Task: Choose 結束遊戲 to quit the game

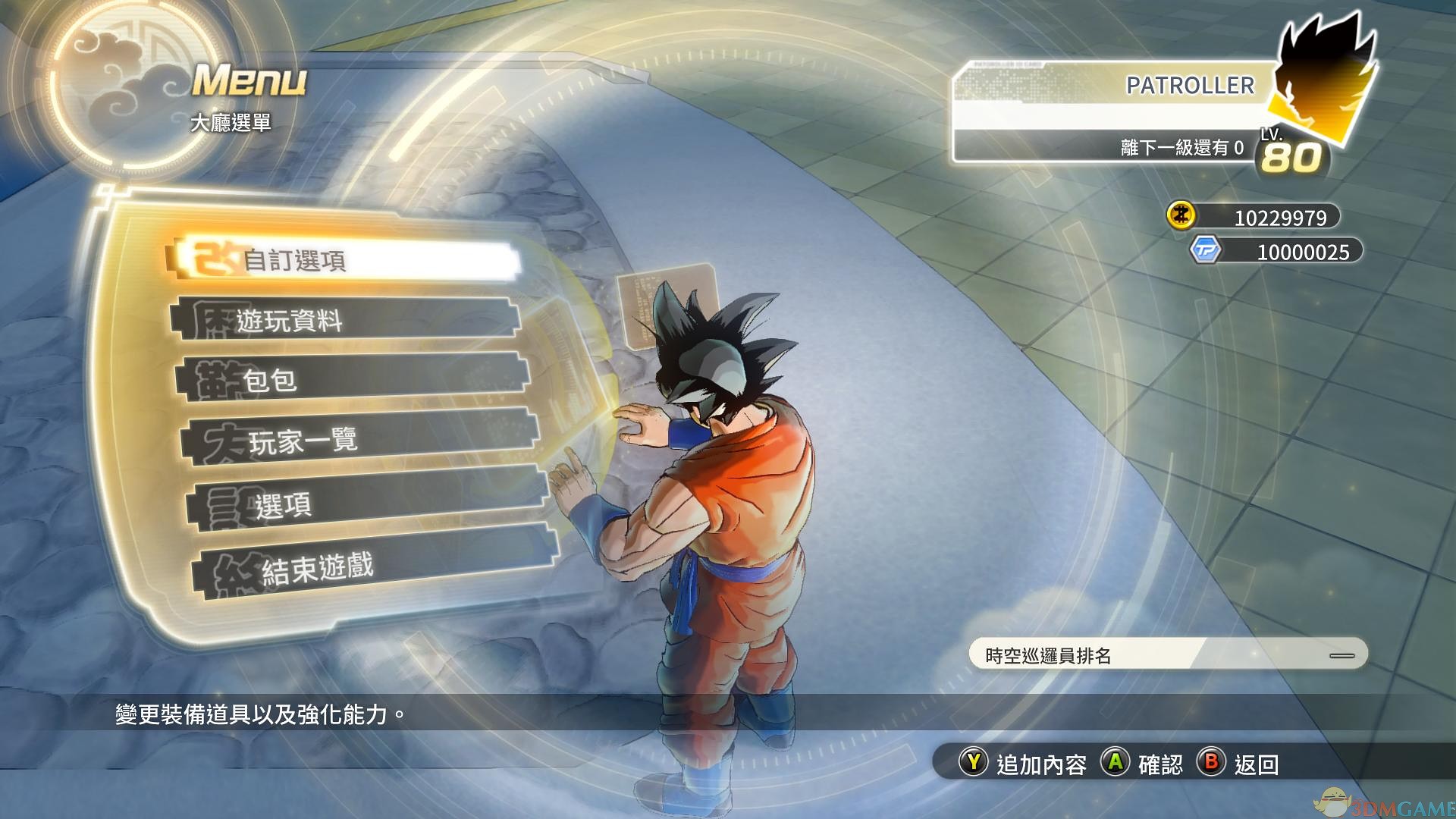Action: 375,566
